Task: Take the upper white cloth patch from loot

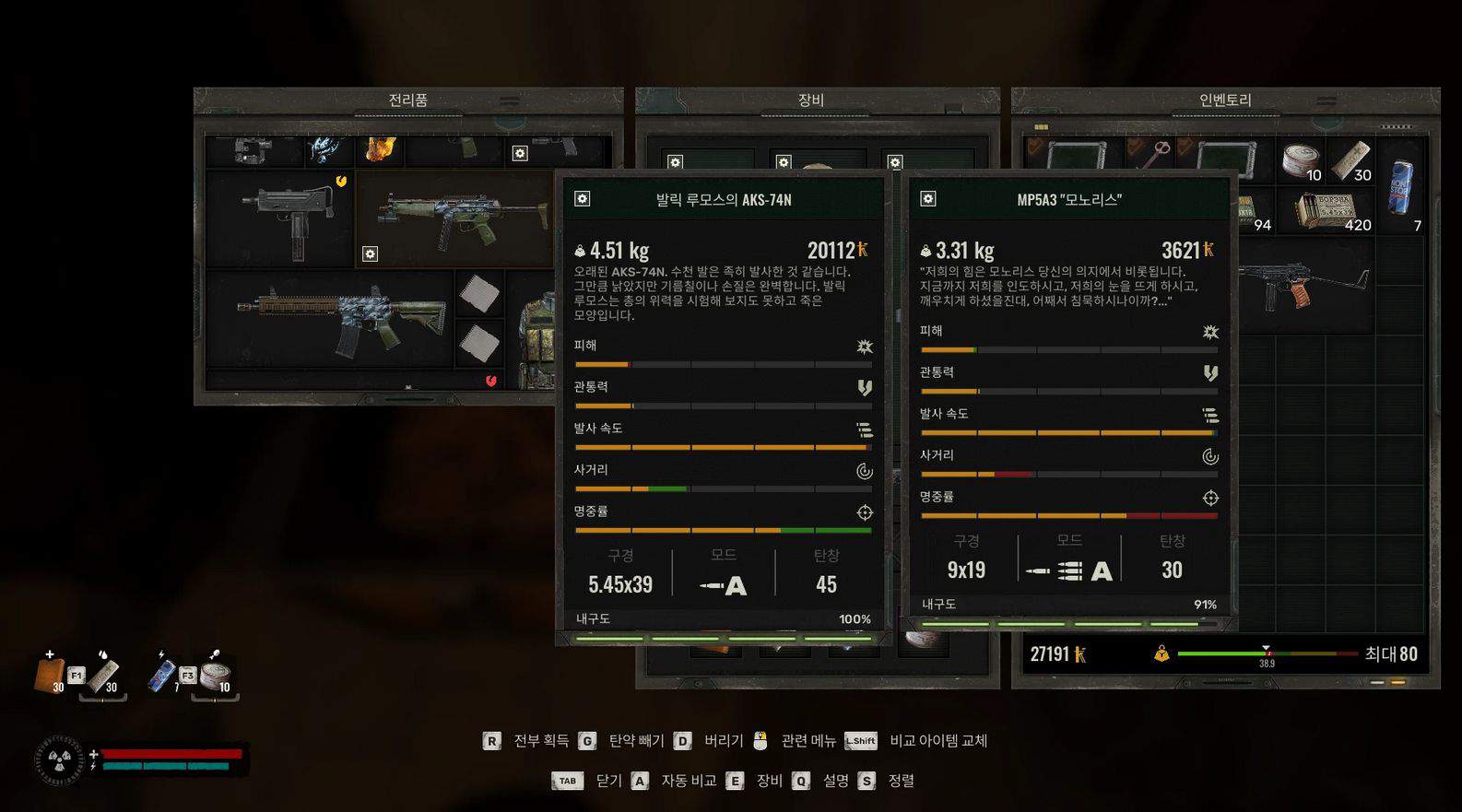Action: tap(479, 295)
